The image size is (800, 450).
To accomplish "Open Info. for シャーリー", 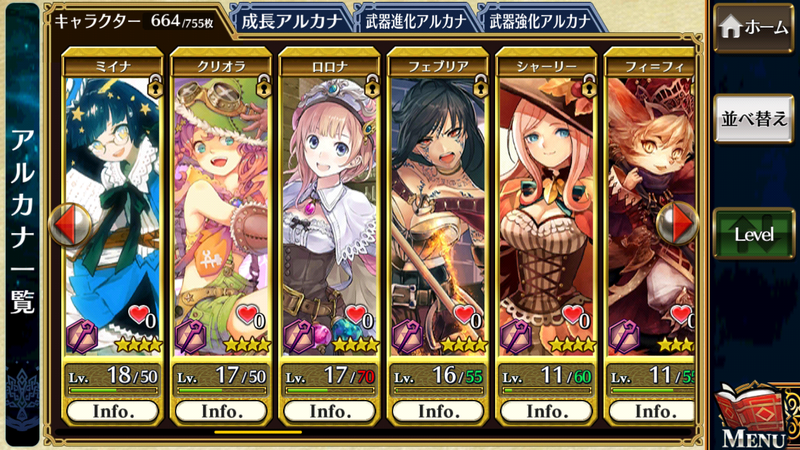I will [x=547, y=411].
